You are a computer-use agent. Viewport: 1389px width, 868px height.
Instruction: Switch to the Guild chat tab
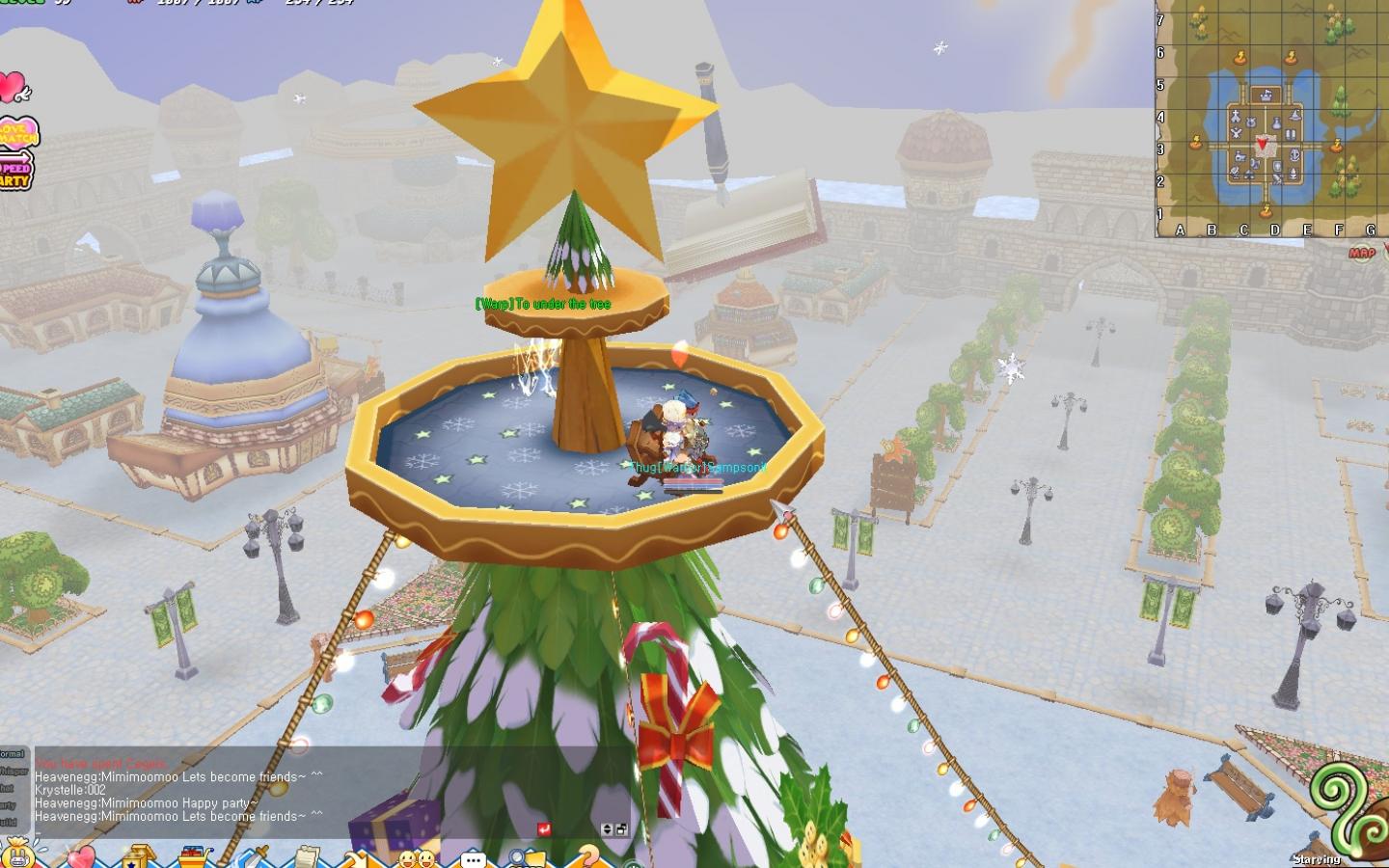coord(13,819)
